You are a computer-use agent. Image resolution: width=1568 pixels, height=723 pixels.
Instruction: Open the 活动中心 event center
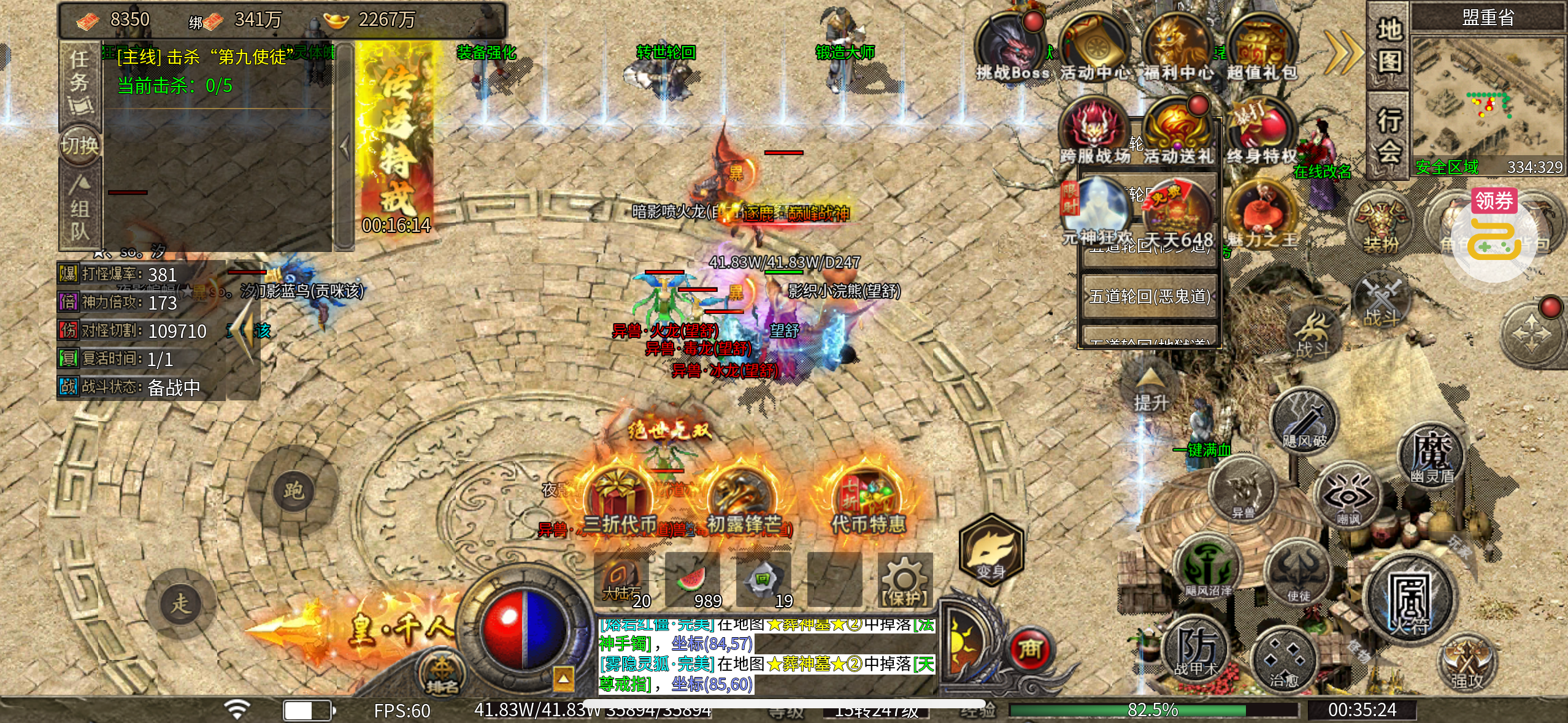pos(1094,48)
